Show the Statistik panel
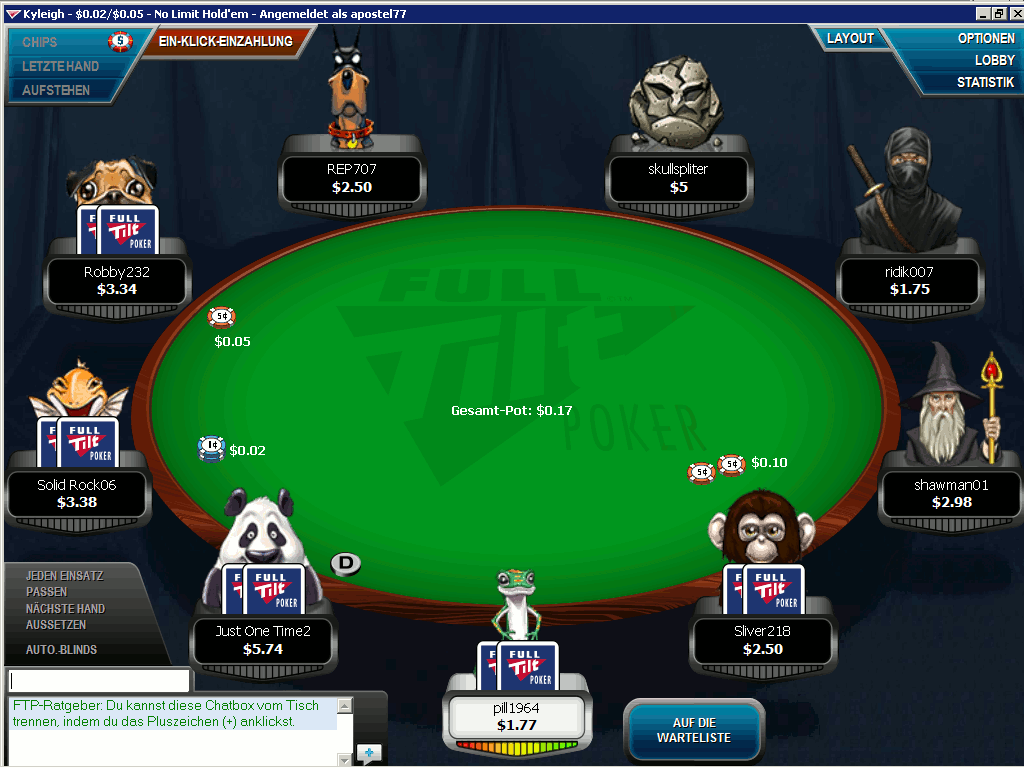 coord(985,82)
